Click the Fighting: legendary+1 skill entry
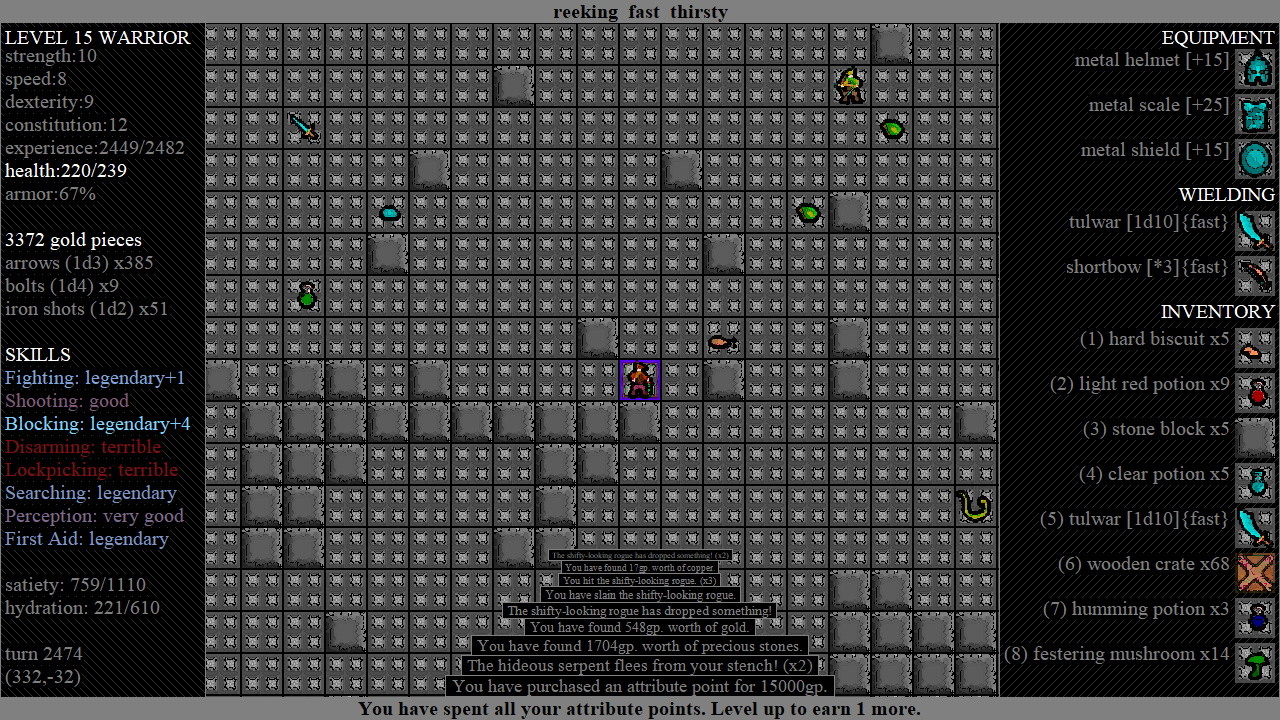This screenshot has width=1280, height=720. tap(95, 378)
